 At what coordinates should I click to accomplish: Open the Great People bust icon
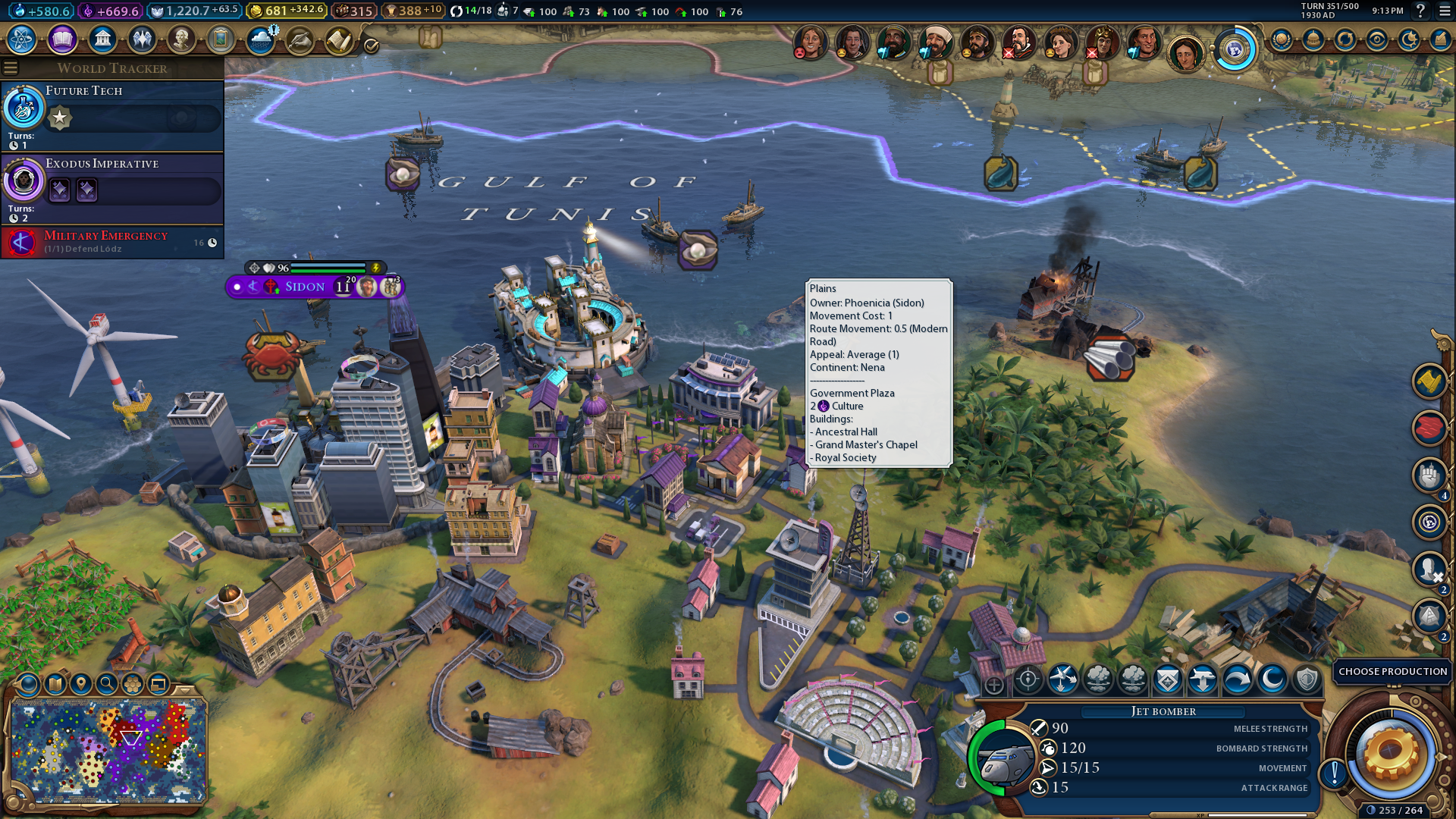point(181,39)
